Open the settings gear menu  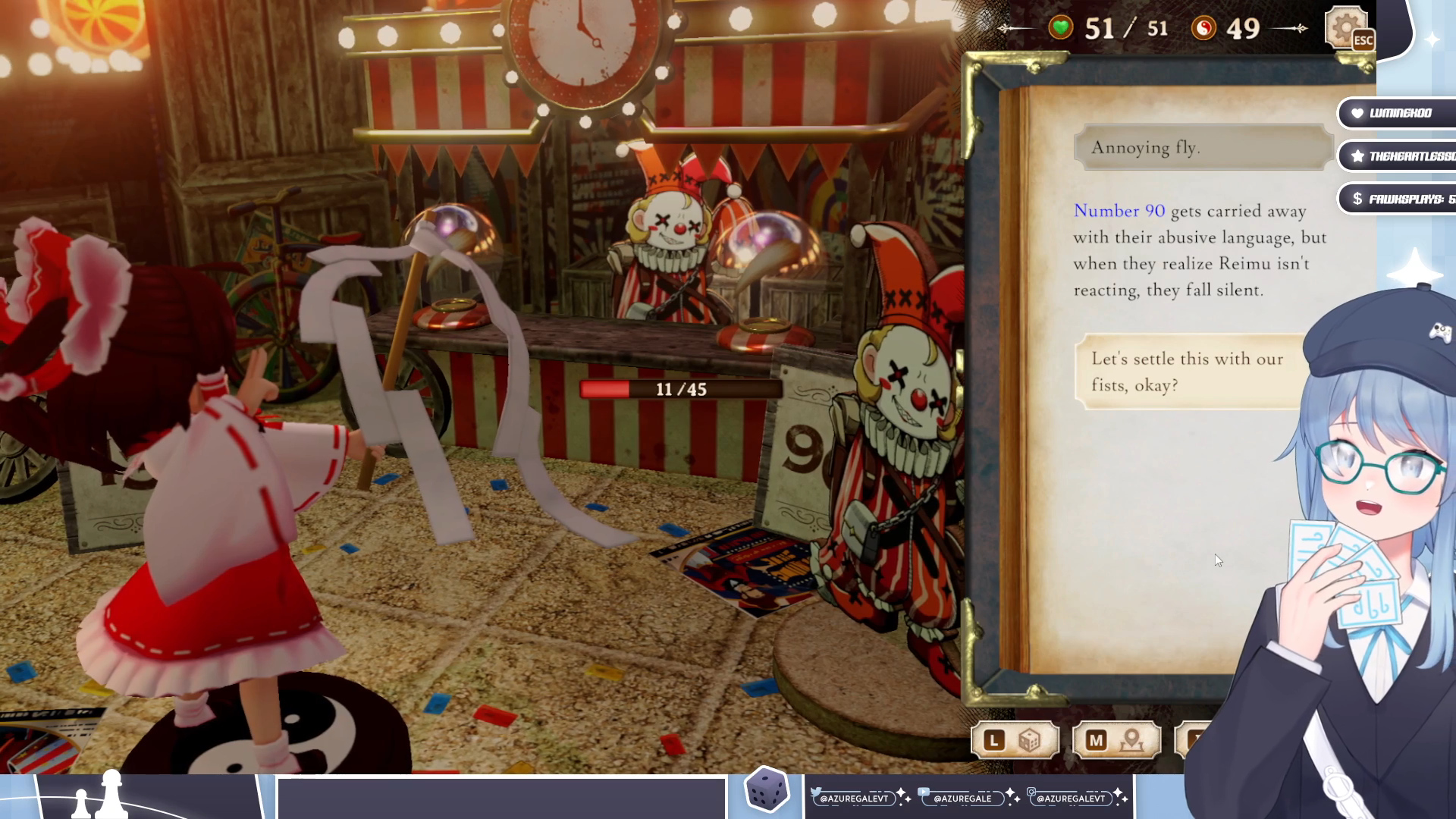pos(1345,28)
